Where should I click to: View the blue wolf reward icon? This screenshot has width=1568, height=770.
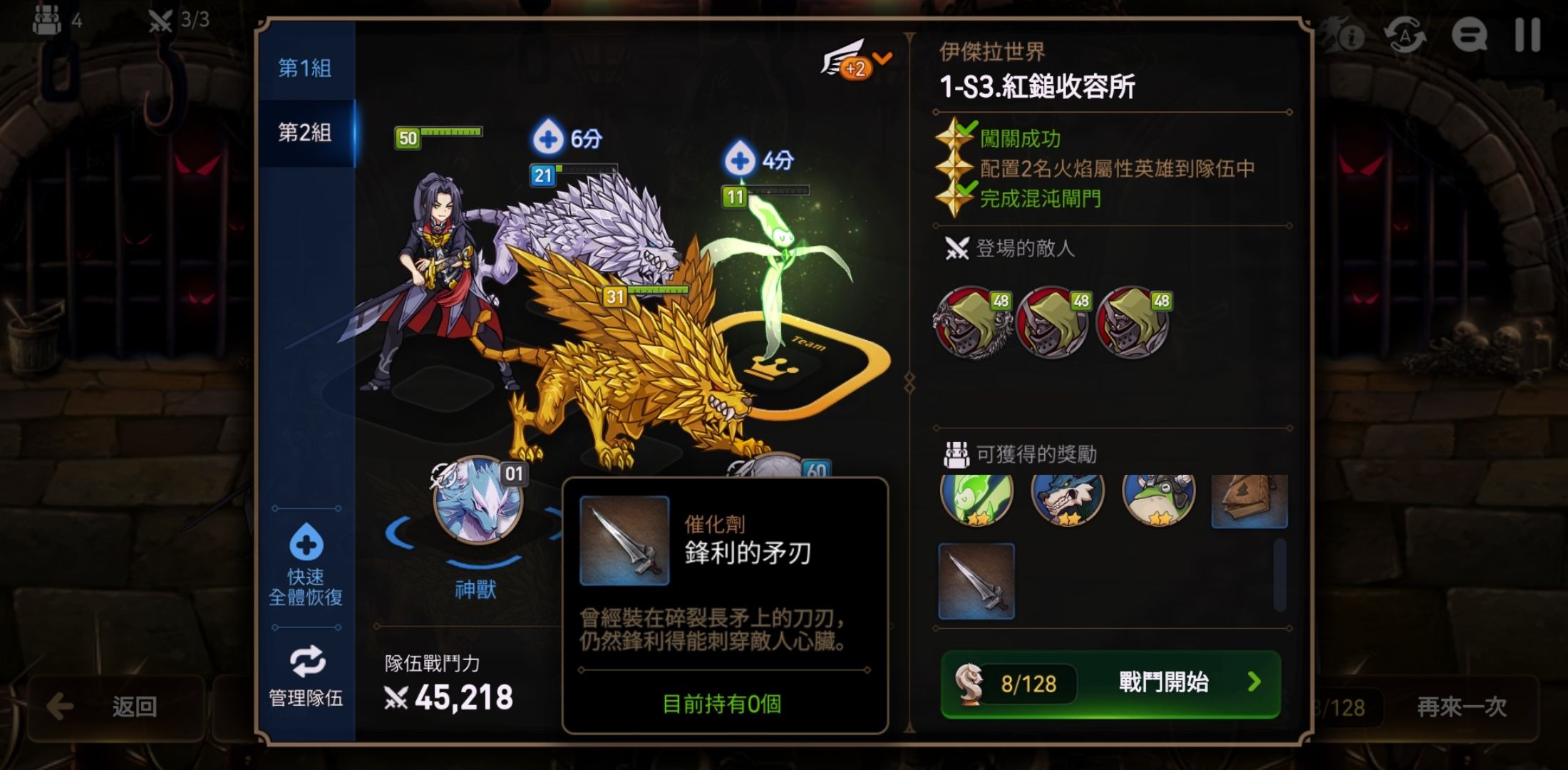click(x=1067, y=498)
